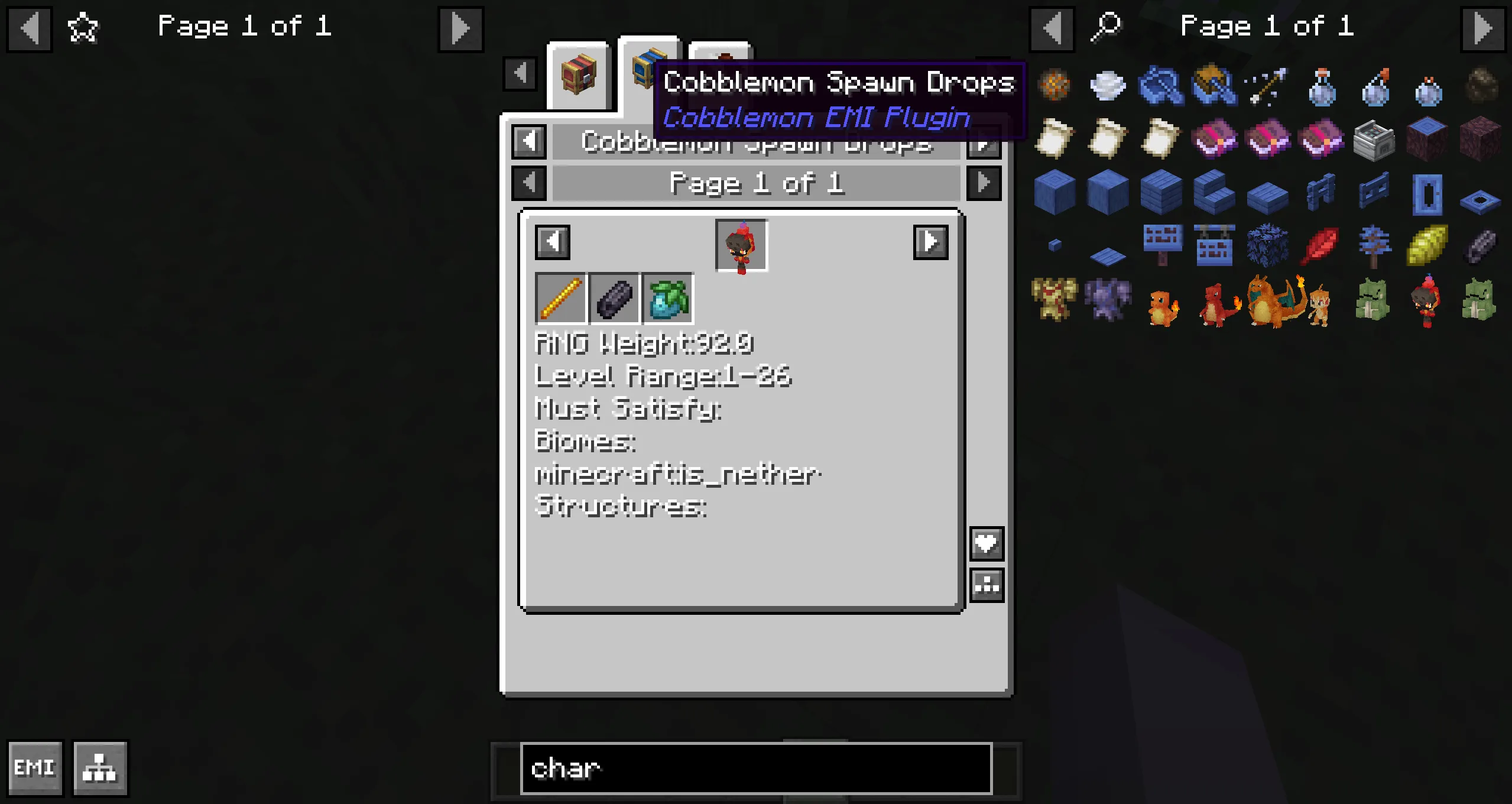Viewport: 1512px width, 804px height.
Task: Focus the search box containing "char"
Action: 755,769
